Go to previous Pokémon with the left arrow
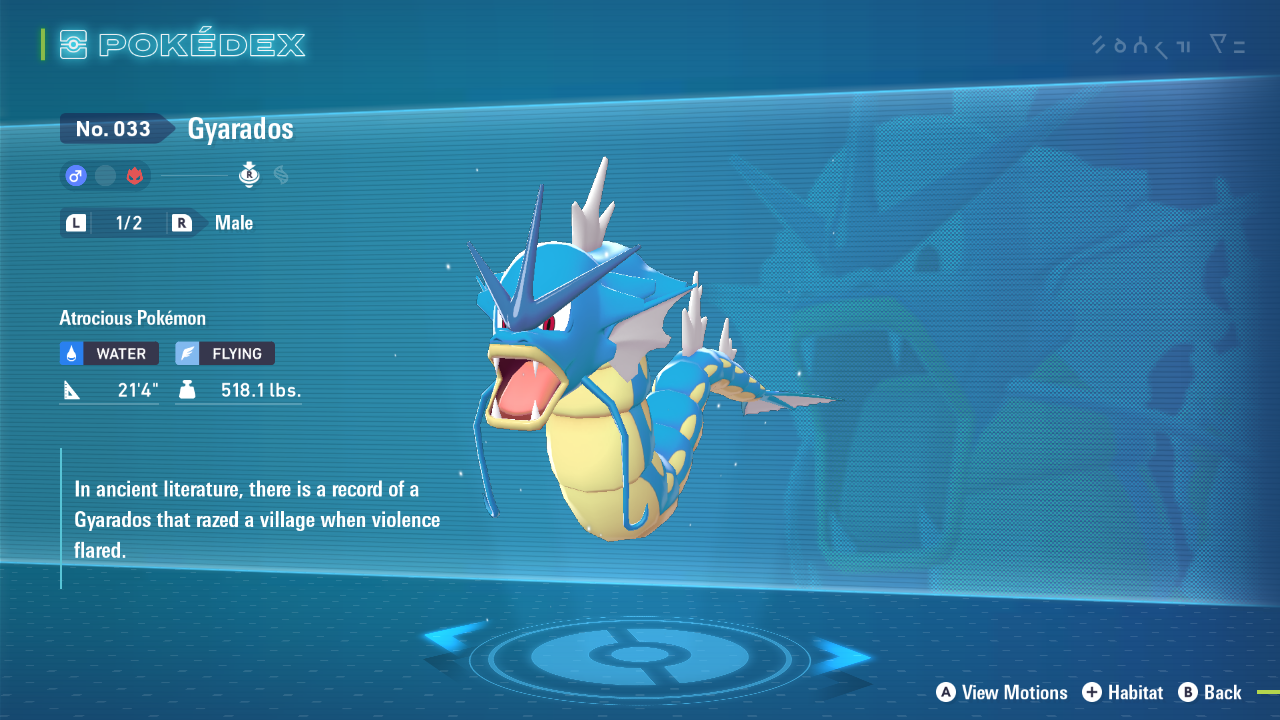 [455, 641]
